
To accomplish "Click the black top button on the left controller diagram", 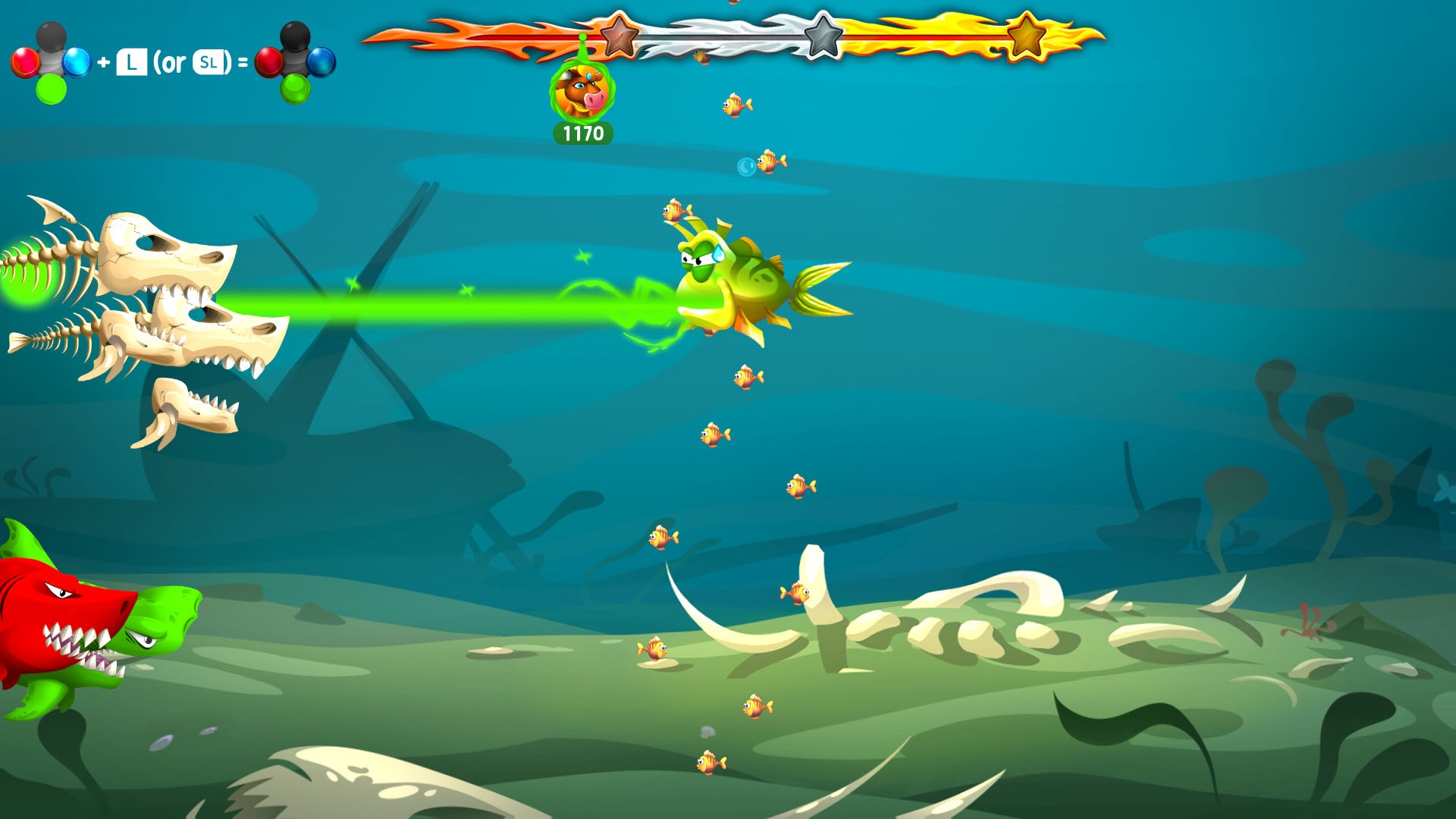I will click(x=51, y=36).
